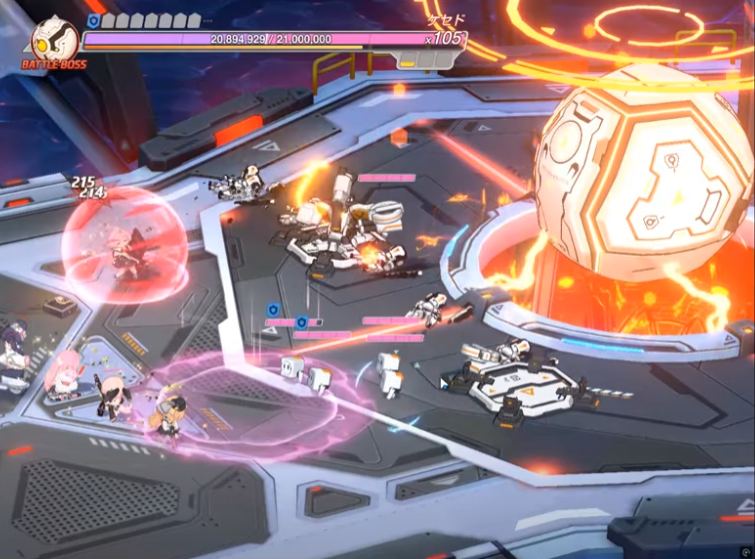Click the Battle Boss portrait icon
This screenshot has height=559, width=755.
point(54,40)
